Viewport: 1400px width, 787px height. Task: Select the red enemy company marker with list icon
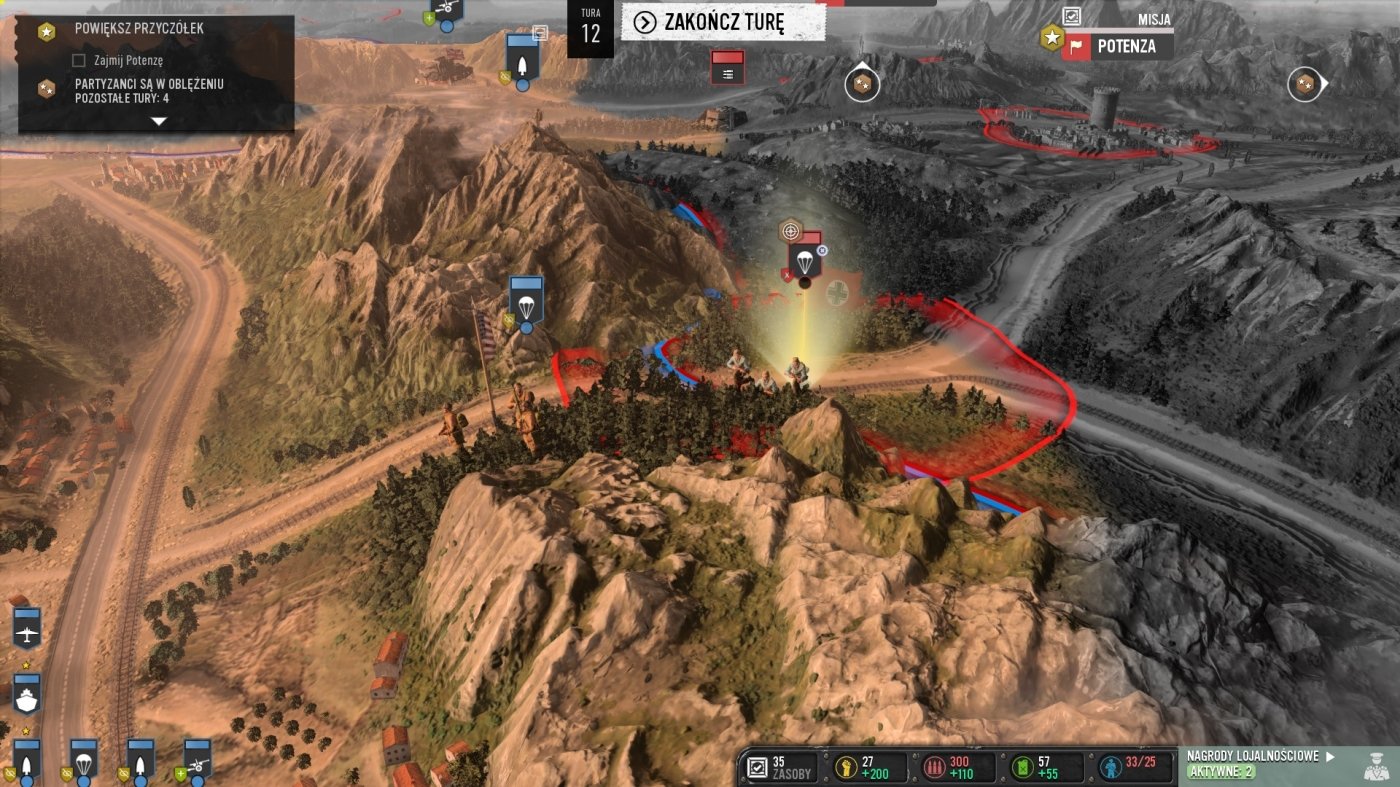point(727,67)
